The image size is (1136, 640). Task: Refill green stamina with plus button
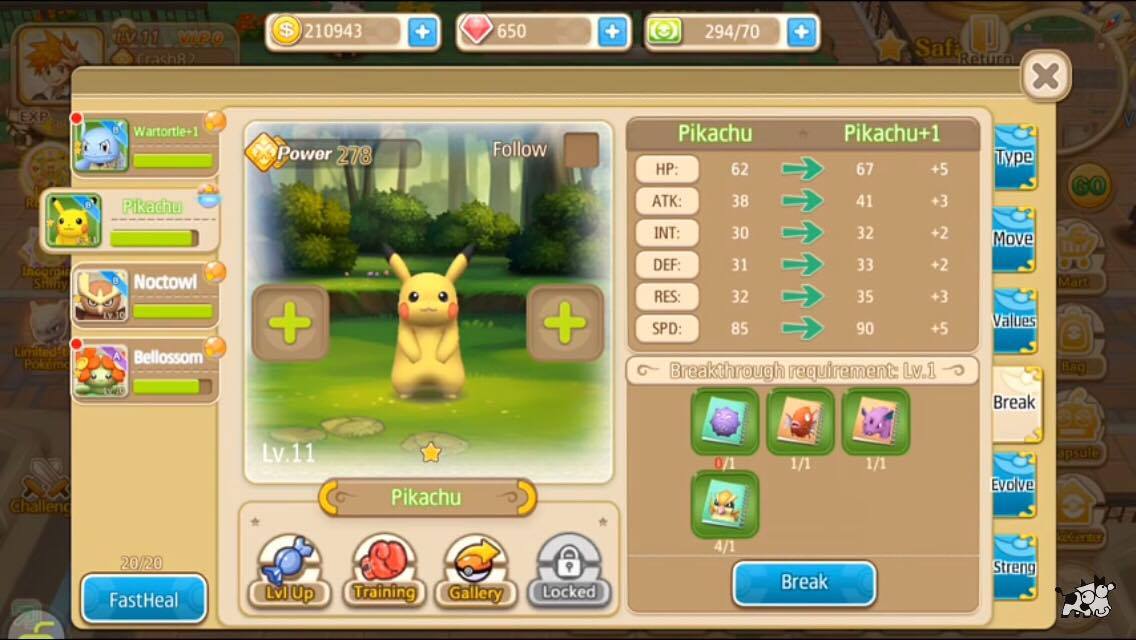(x=801, y=32)
